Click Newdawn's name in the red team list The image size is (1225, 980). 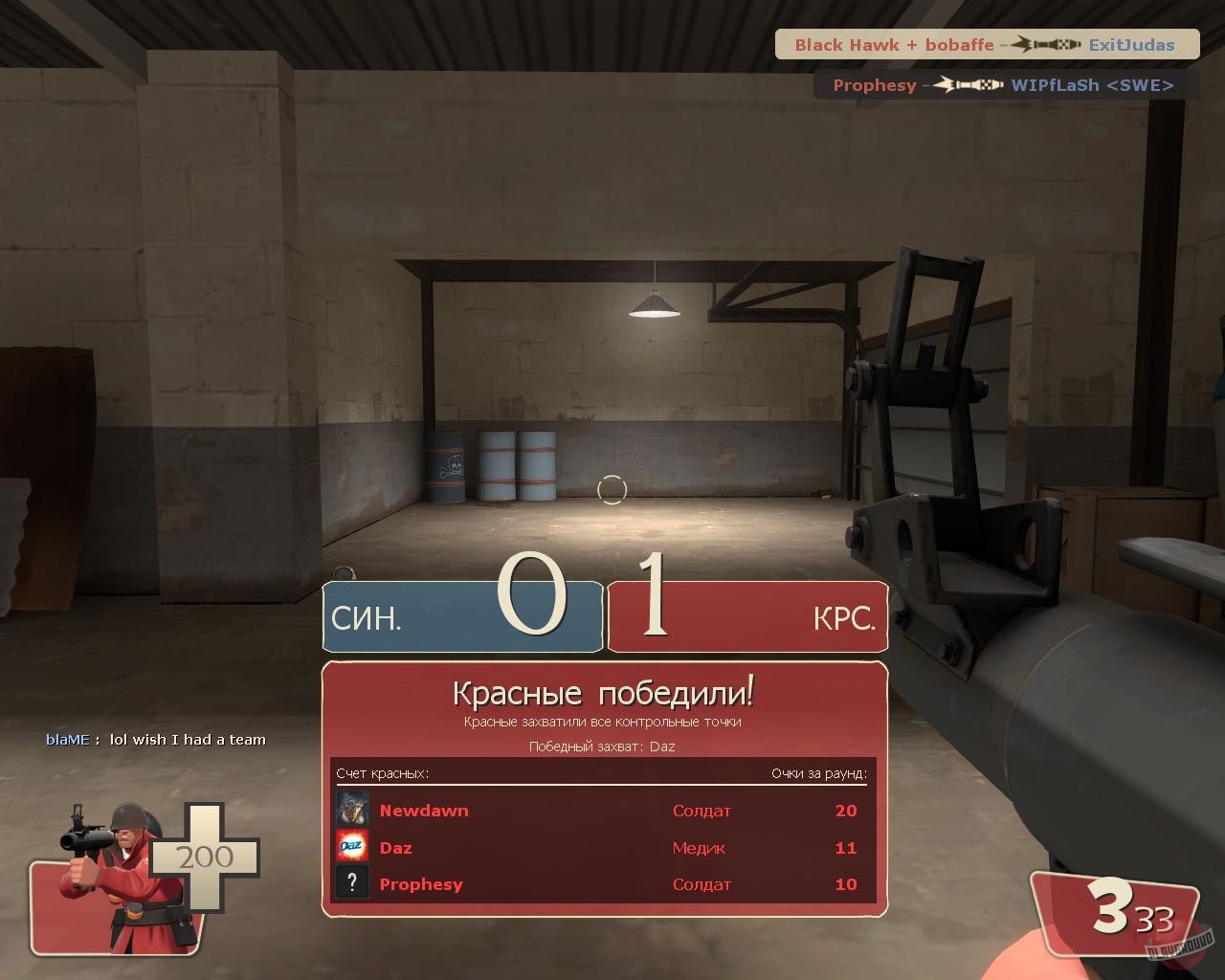[x=424, y=811]
